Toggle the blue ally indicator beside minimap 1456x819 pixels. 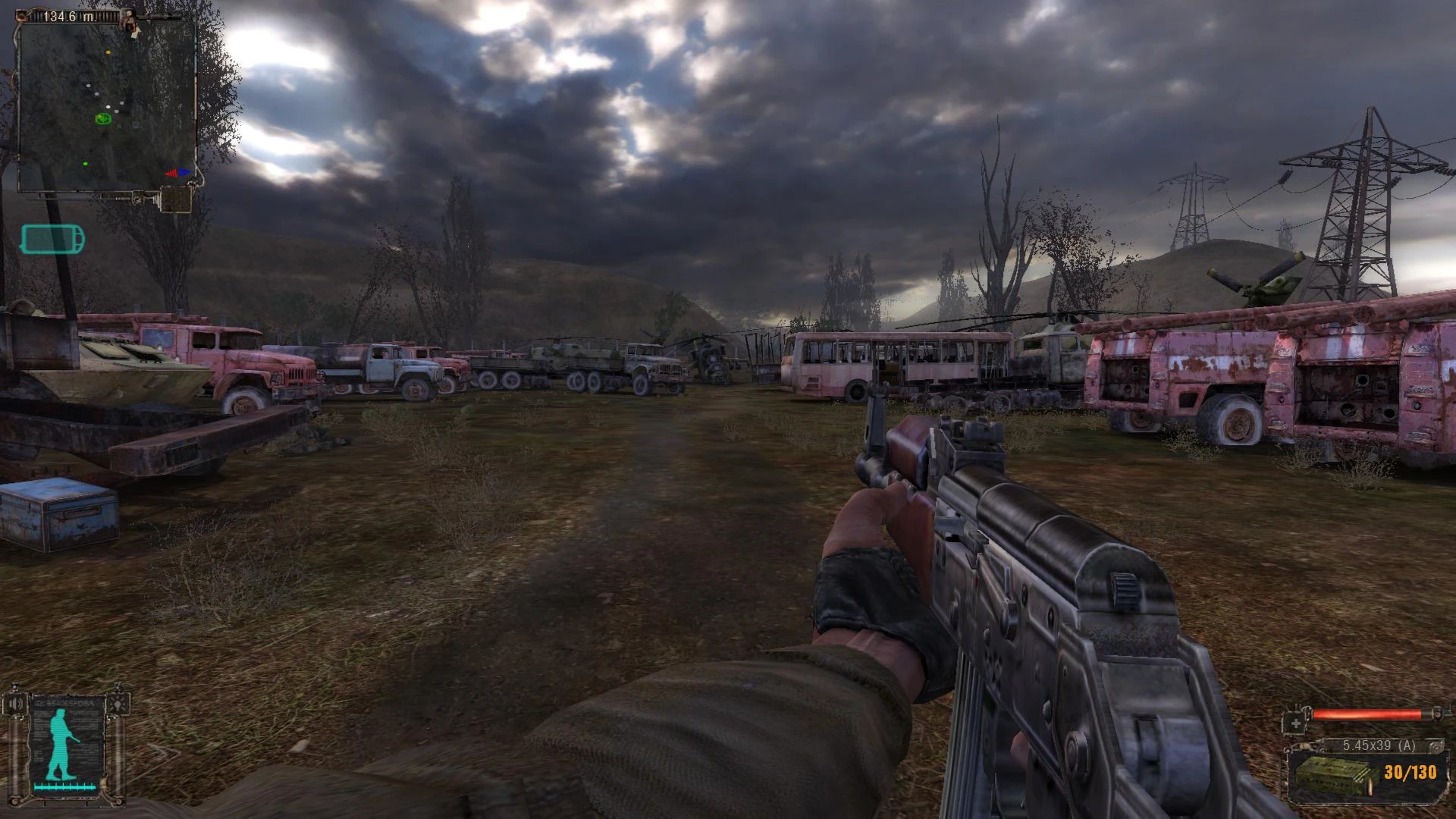pyautogui.click(x=185, y=171)
